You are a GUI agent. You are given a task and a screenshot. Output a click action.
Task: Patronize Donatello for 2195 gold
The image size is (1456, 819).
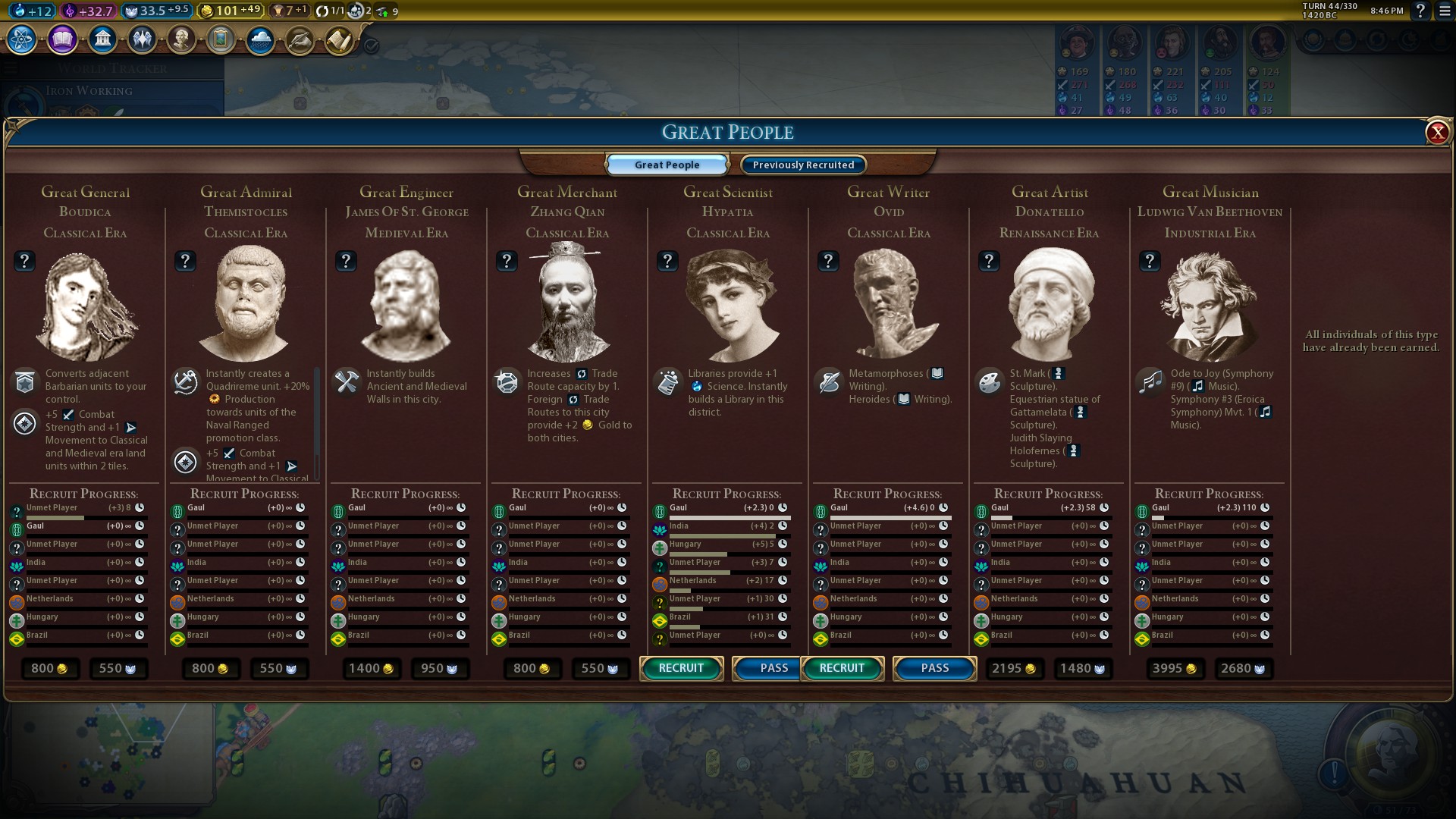(1014, 669)
